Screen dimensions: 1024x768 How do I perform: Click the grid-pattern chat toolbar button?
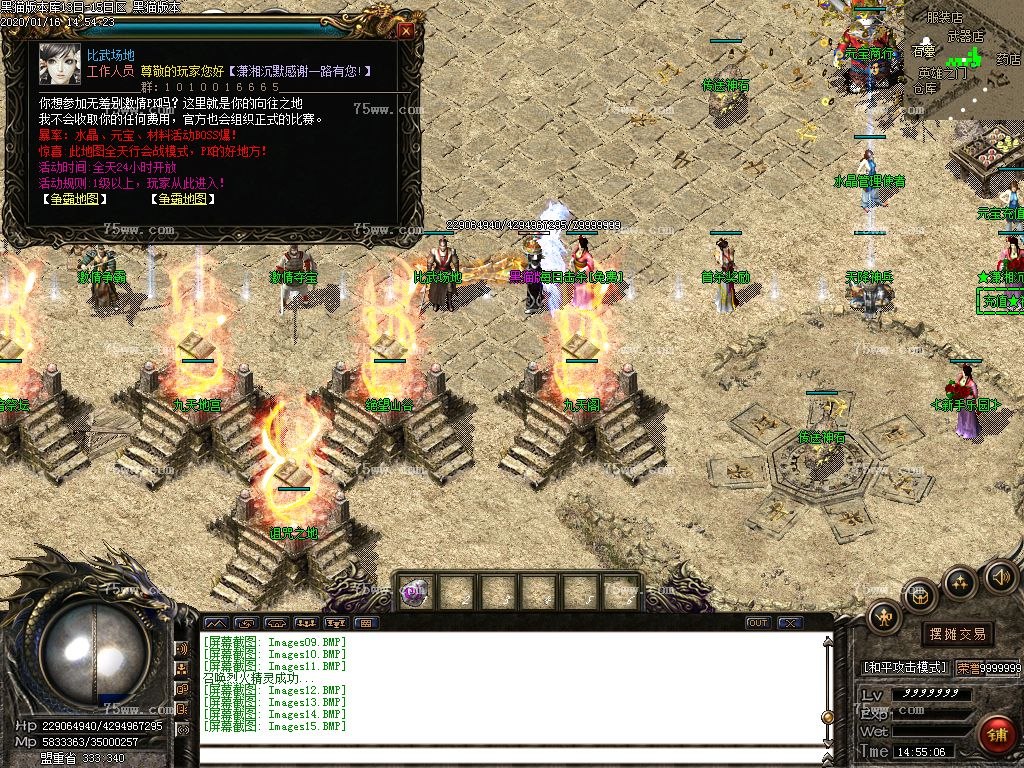tap(365, 623)
